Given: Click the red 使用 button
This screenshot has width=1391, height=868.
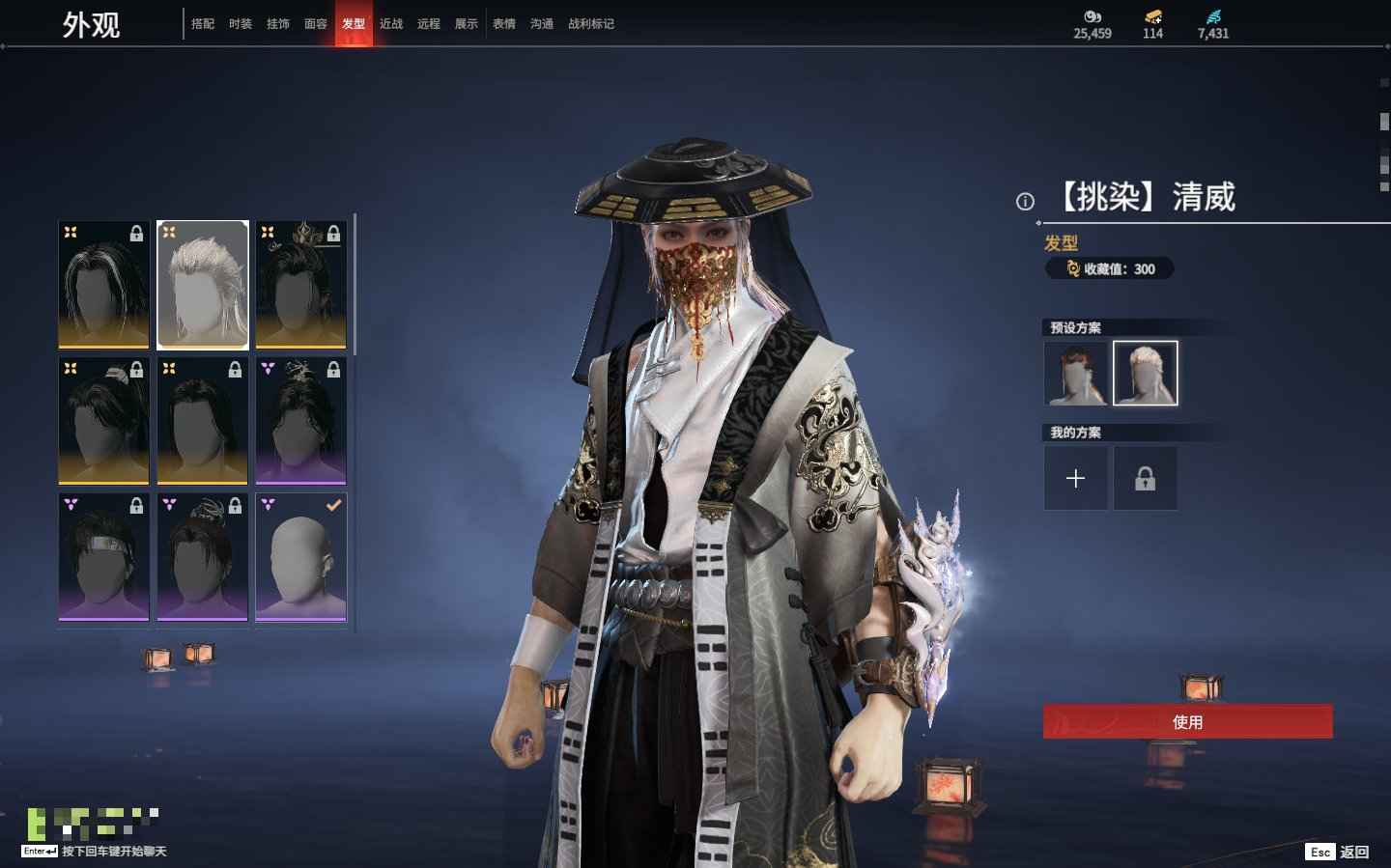Looking at the screenshot, I should (x=1187, y=722).
